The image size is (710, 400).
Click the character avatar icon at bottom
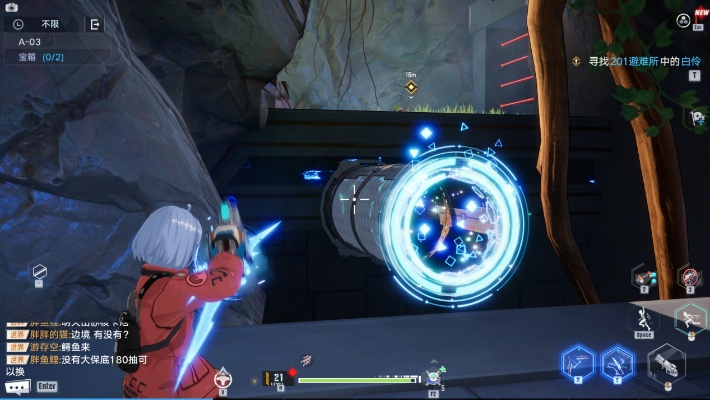tap(222, 378)
